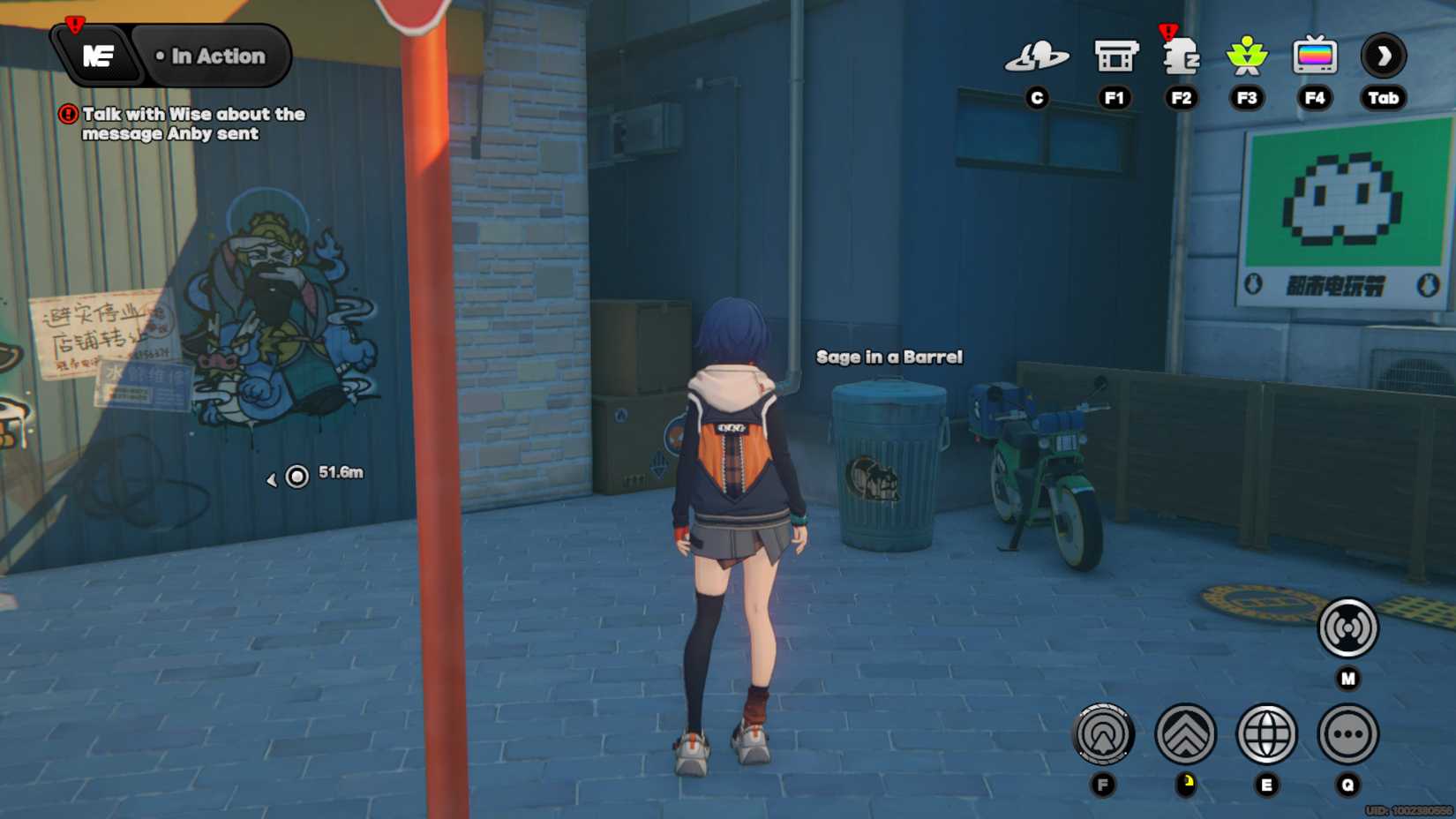Screen dimensions: 1456x819
Task: Interact with the Sage in a Barrel label
Action: coord(889,357)
